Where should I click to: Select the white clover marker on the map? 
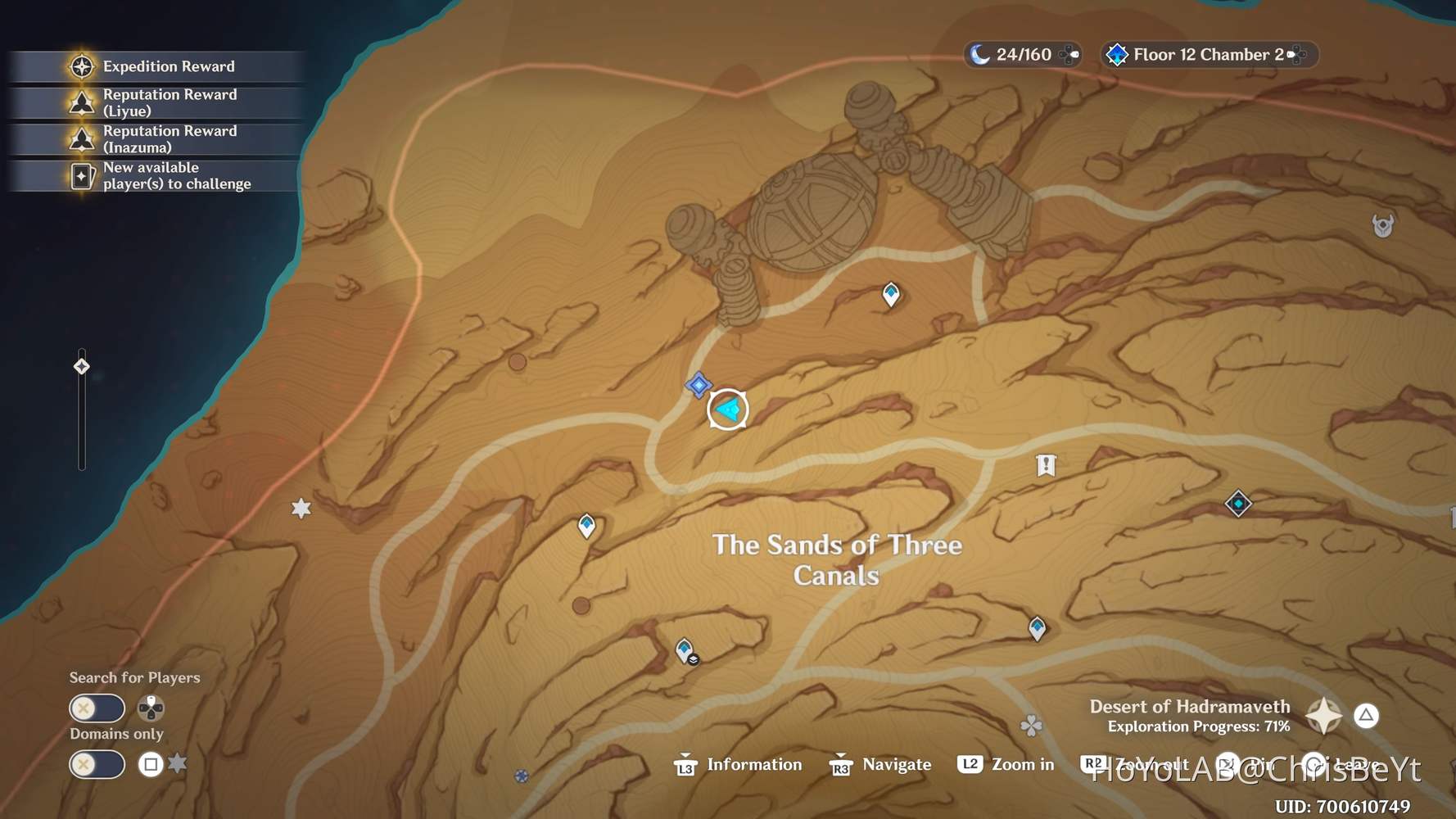click(x=1031, y=725)
